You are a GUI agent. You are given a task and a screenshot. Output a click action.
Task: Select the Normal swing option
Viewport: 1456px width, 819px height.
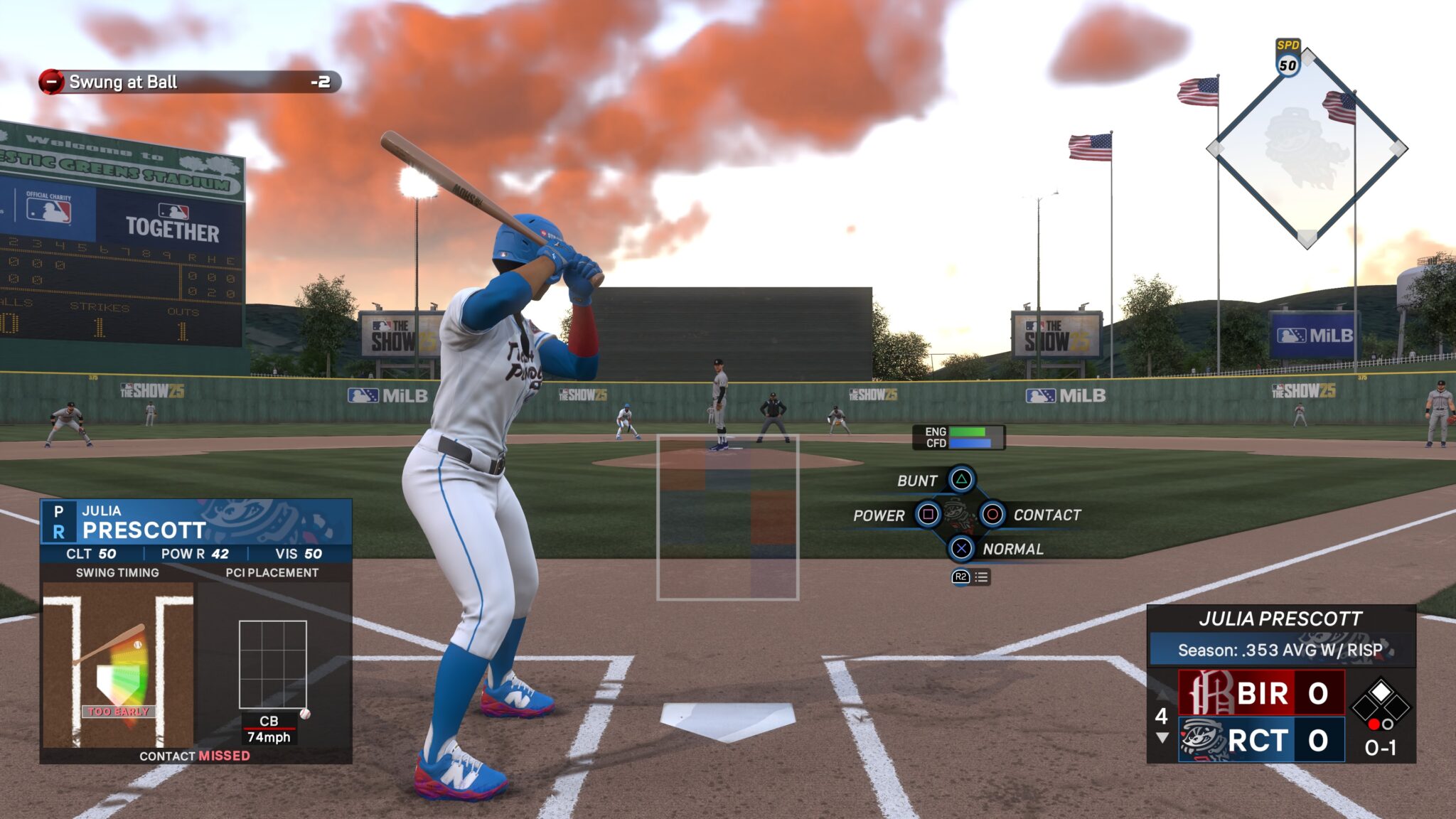click(960, 548)
